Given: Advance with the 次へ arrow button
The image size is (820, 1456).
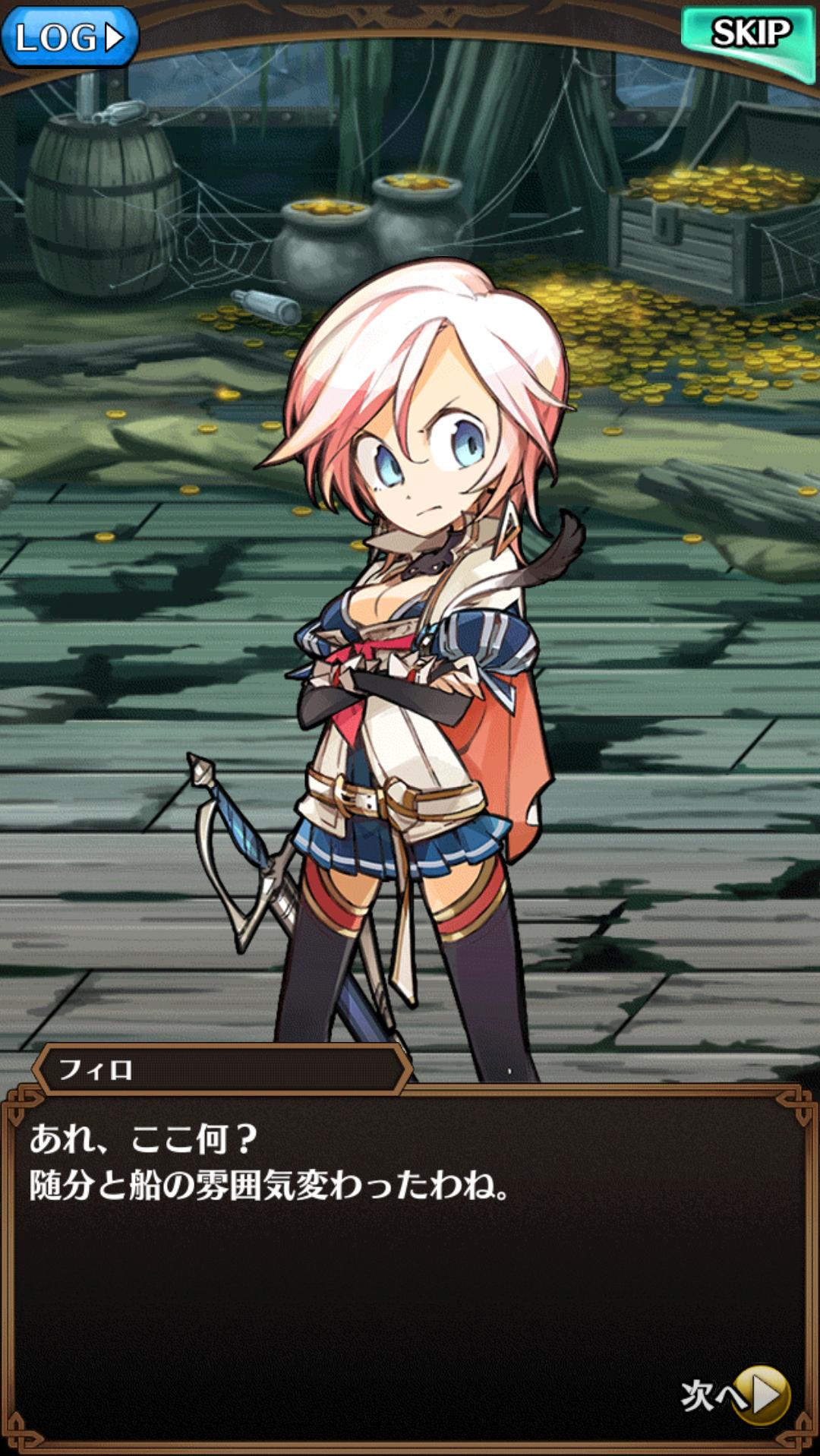Looking at the screenshot, I should [763, 1395].
